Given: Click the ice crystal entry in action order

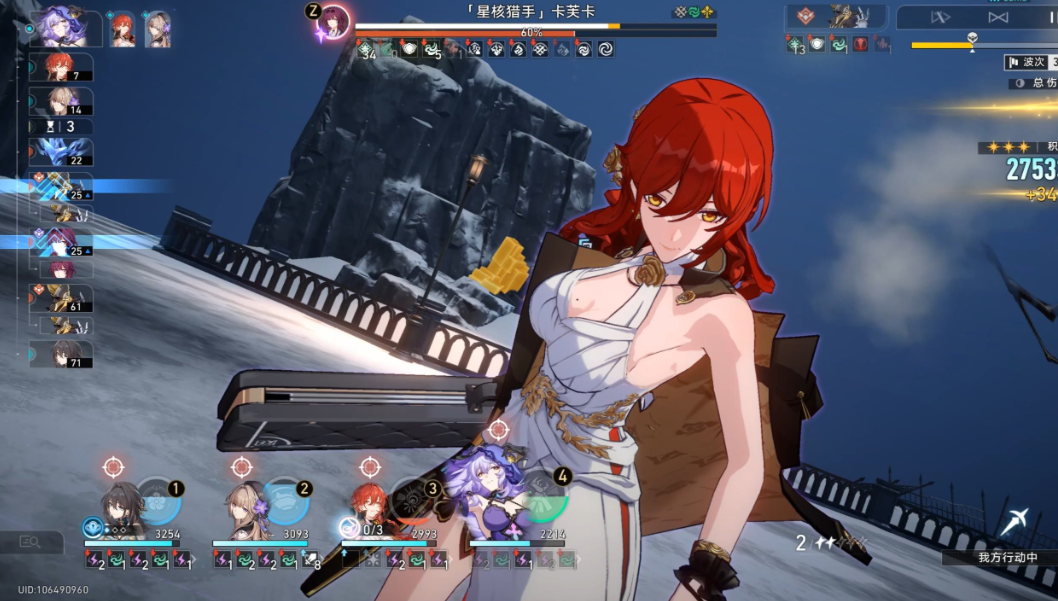Looking at the screenshot, I should pos(62,153).
